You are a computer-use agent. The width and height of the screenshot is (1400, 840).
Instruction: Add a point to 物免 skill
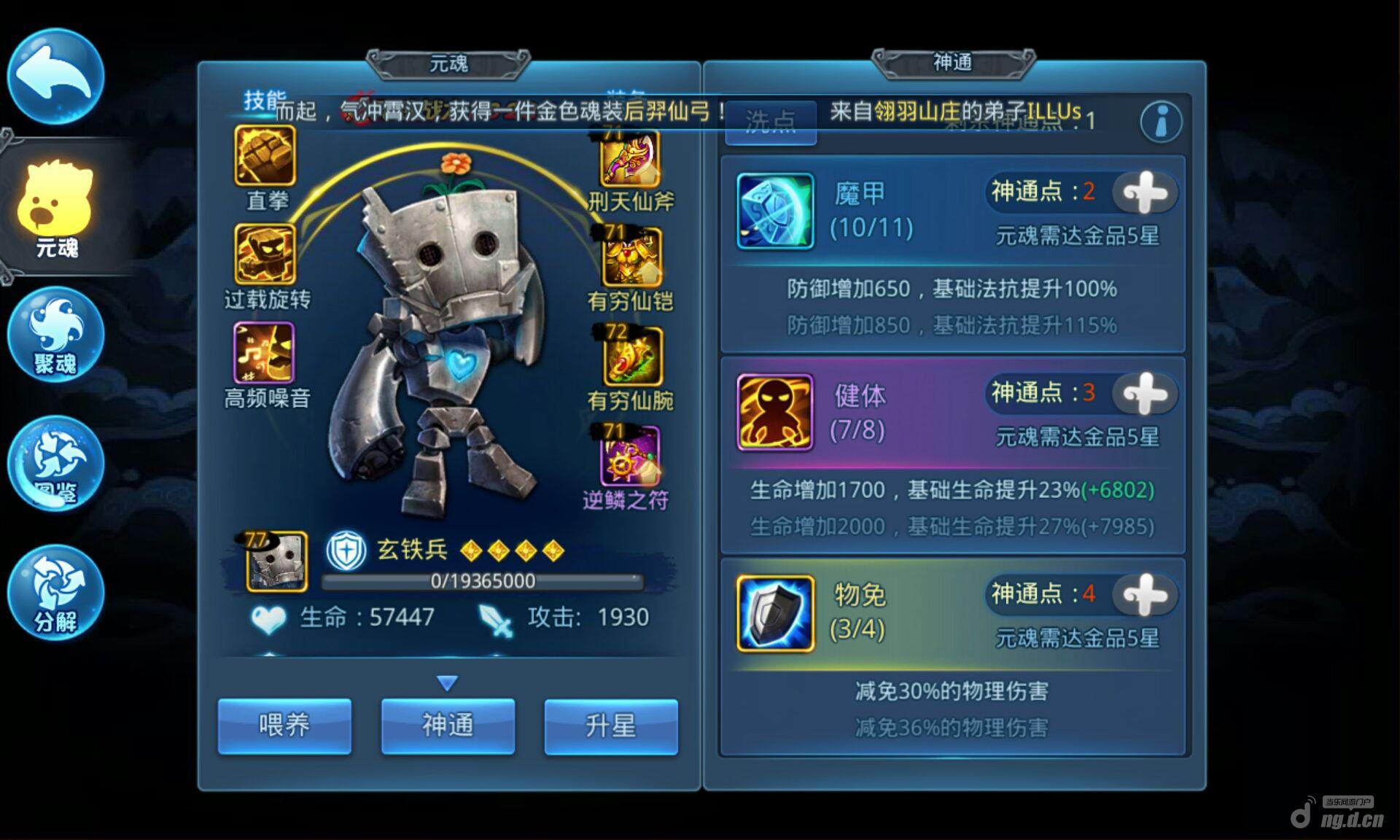pyautogui.click(x=1145, y=594)
